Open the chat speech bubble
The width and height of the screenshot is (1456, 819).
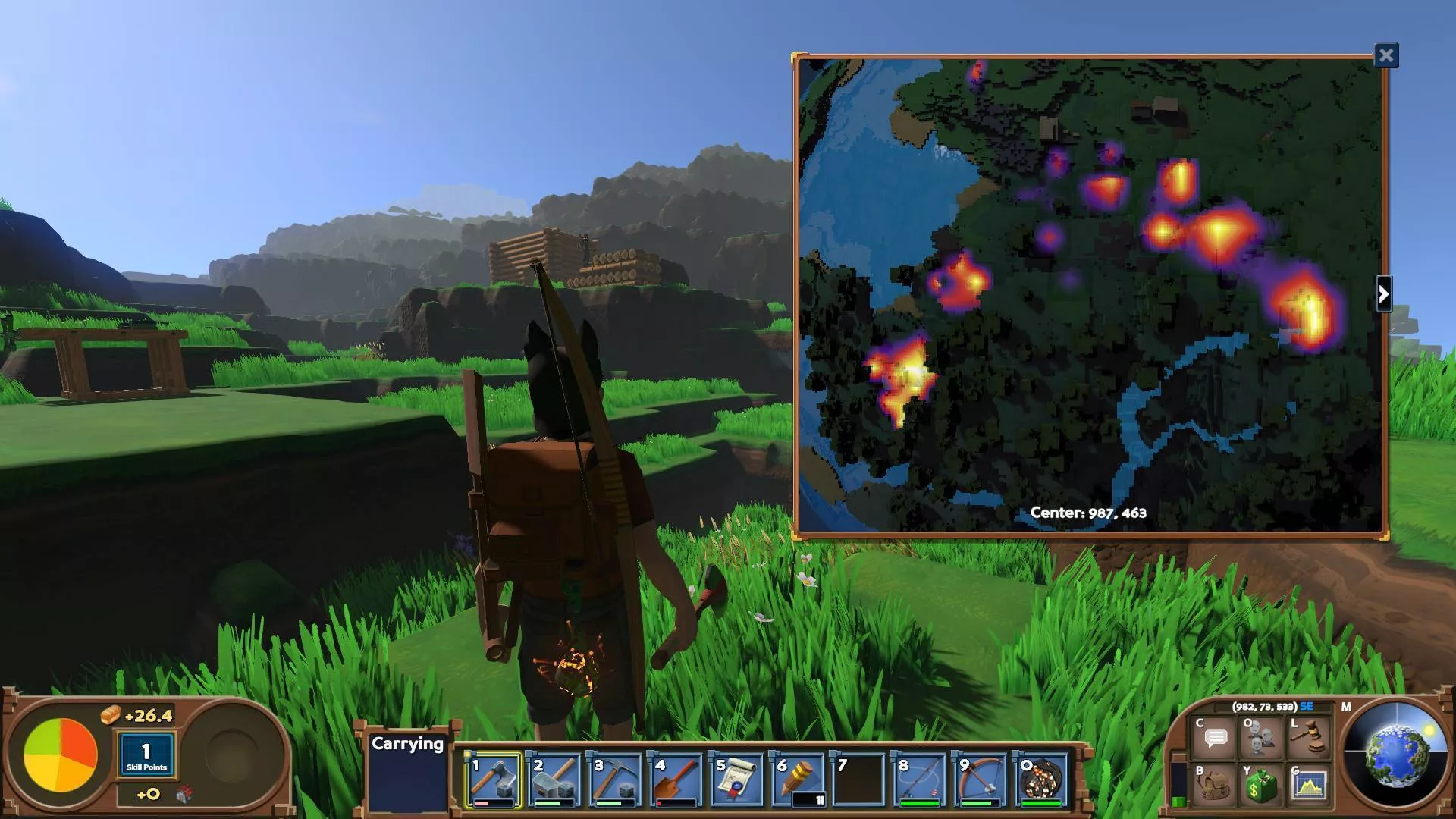tap(1216, 738)
